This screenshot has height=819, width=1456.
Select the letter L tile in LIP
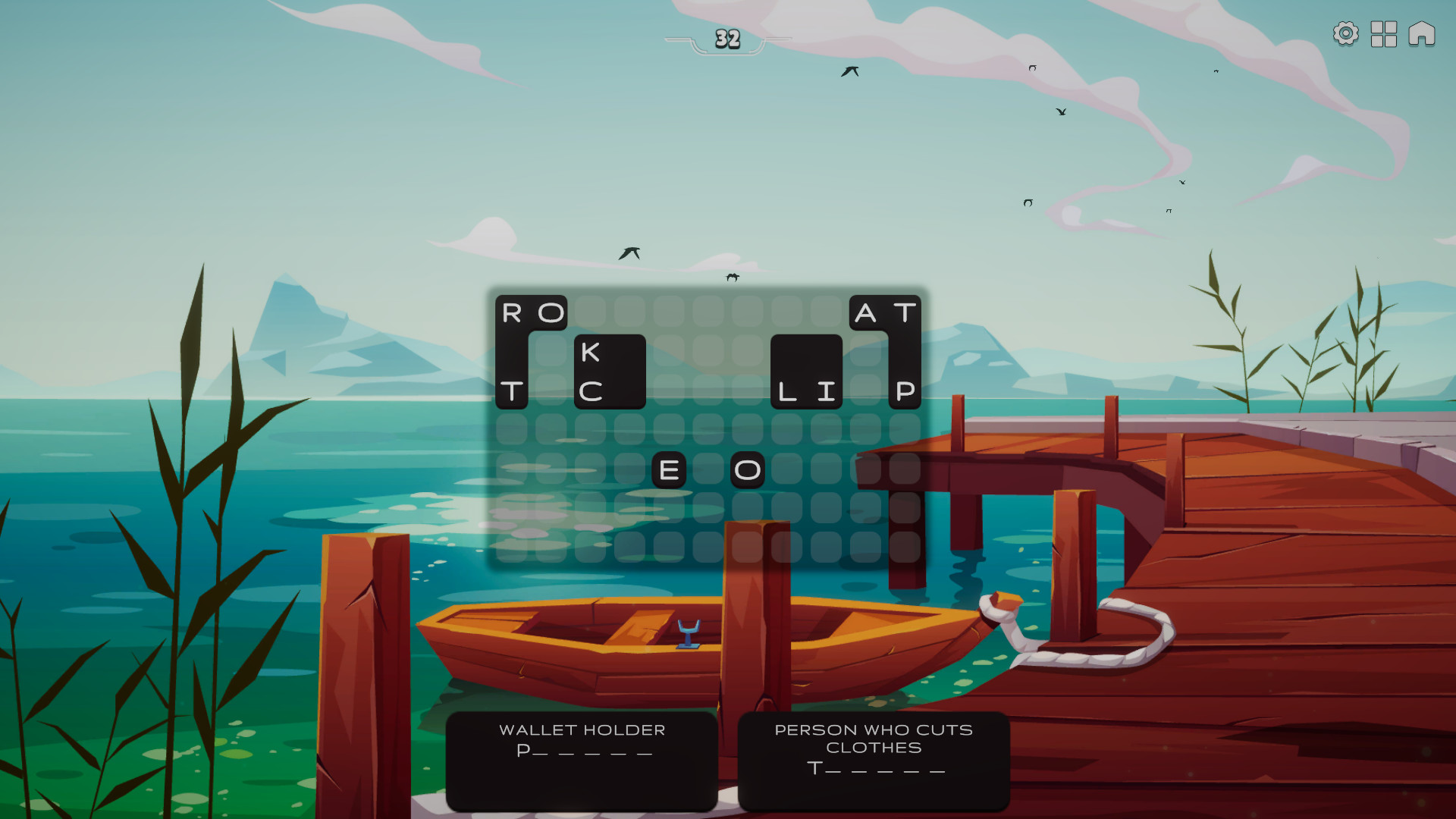789,393
